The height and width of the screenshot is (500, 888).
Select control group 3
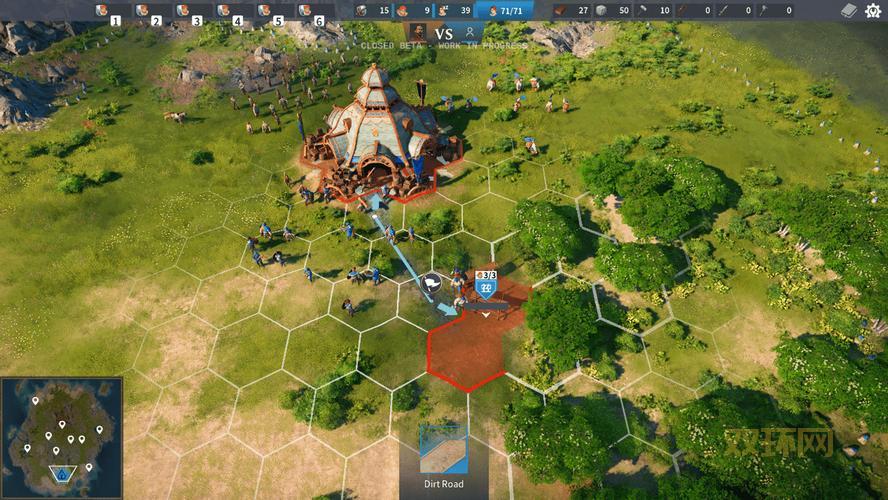(x=189, y=12)
